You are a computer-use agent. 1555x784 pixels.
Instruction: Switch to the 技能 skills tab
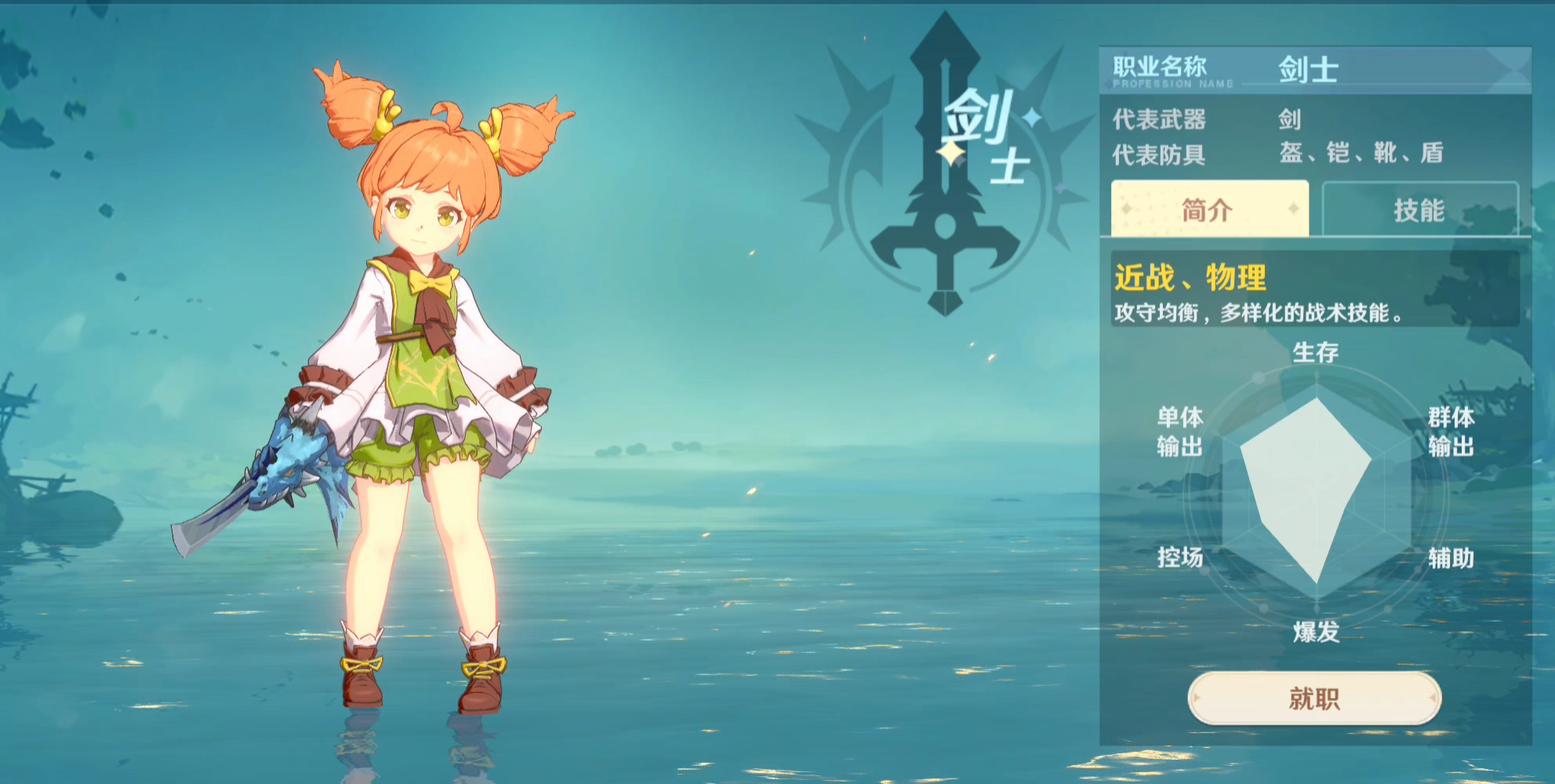point(1419,209)
